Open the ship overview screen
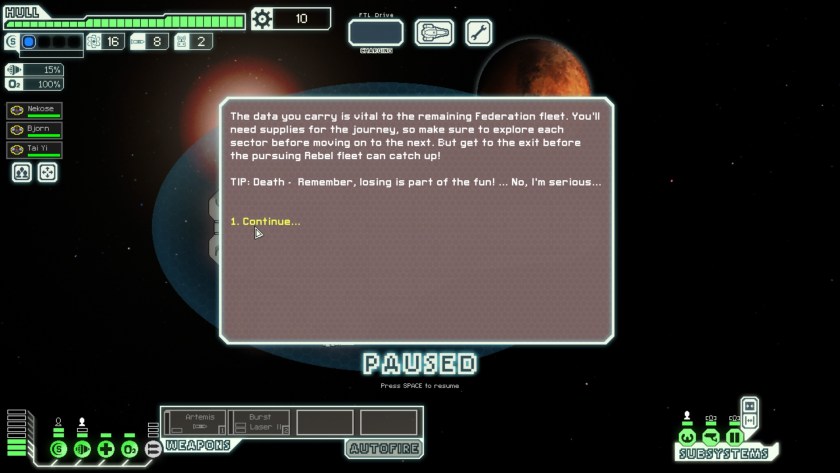Image resolution: width=840 pixels, height=473 pixels. point(434,33)
